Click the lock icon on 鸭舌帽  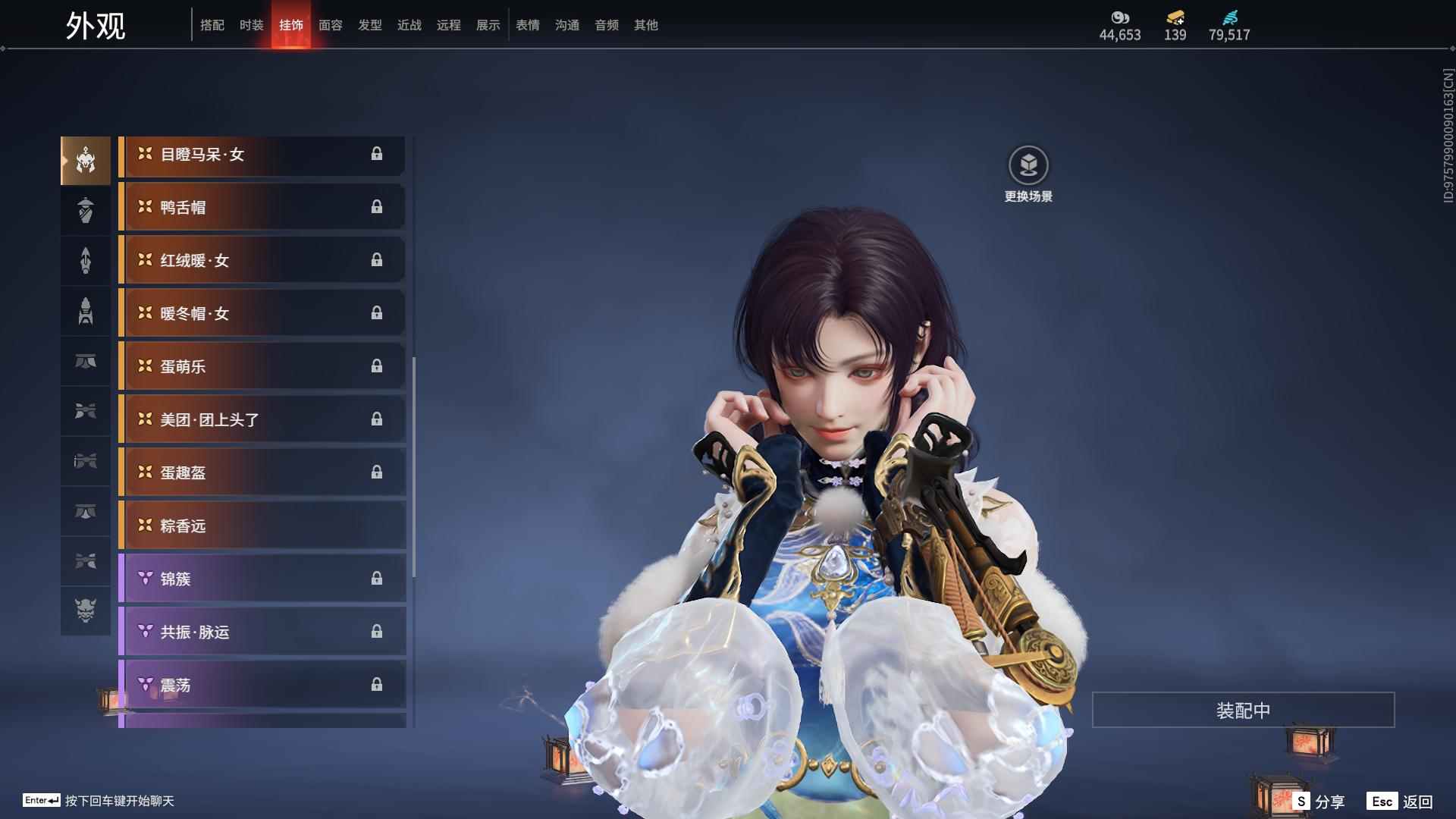pos(378,207)
